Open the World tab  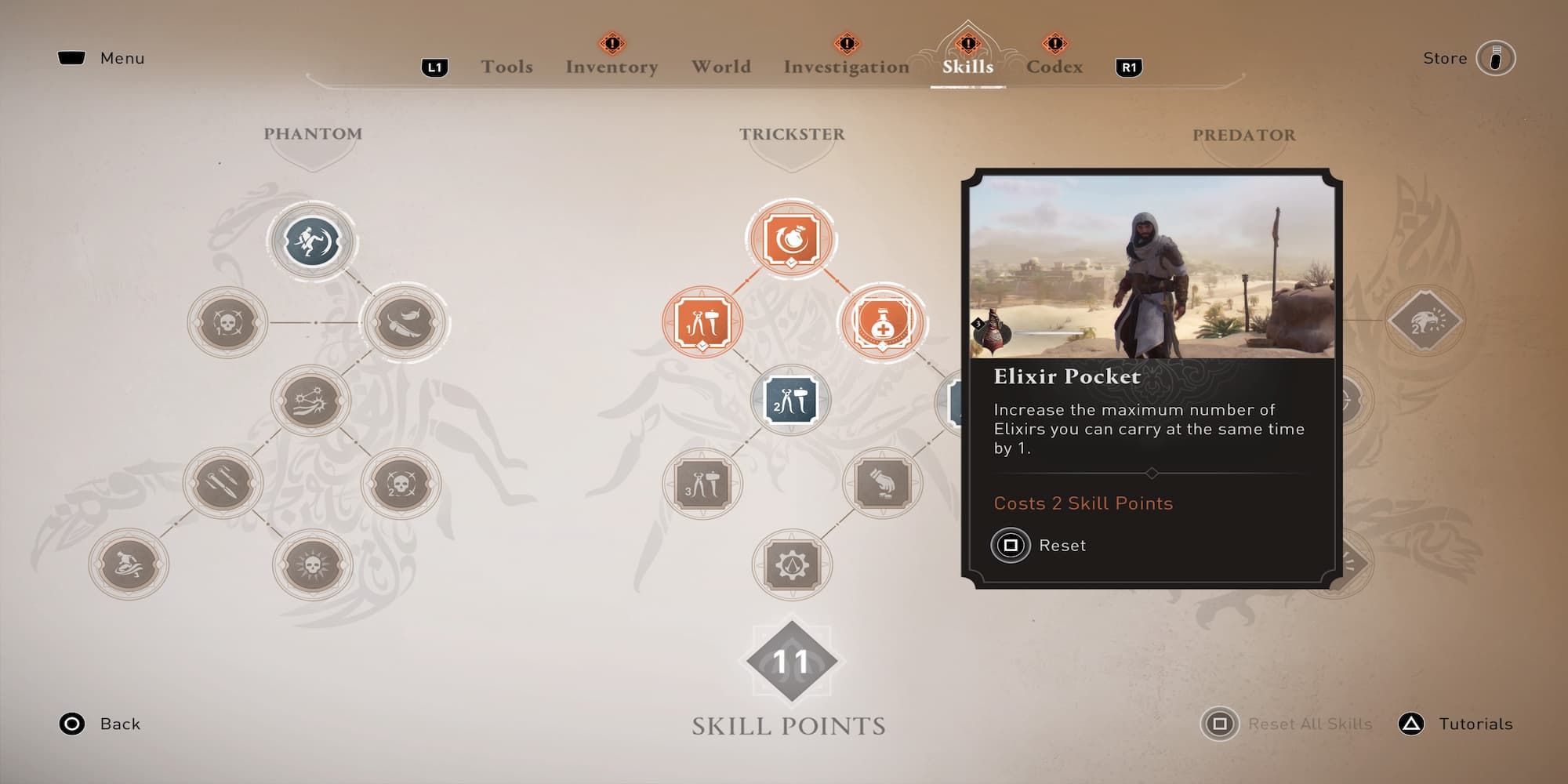[x=721, y=67]
